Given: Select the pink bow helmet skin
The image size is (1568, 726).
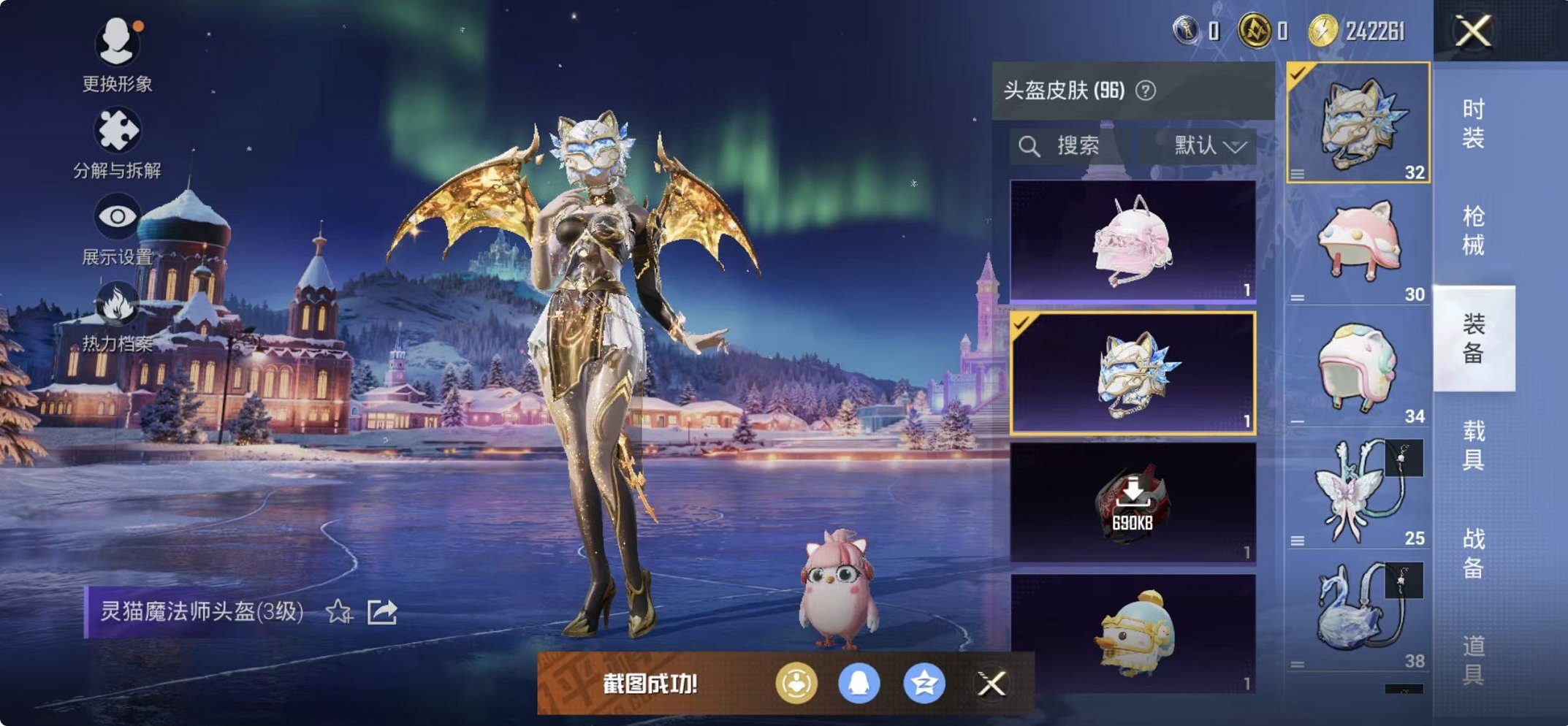Looking at the screenshot, I should 1133,240.
